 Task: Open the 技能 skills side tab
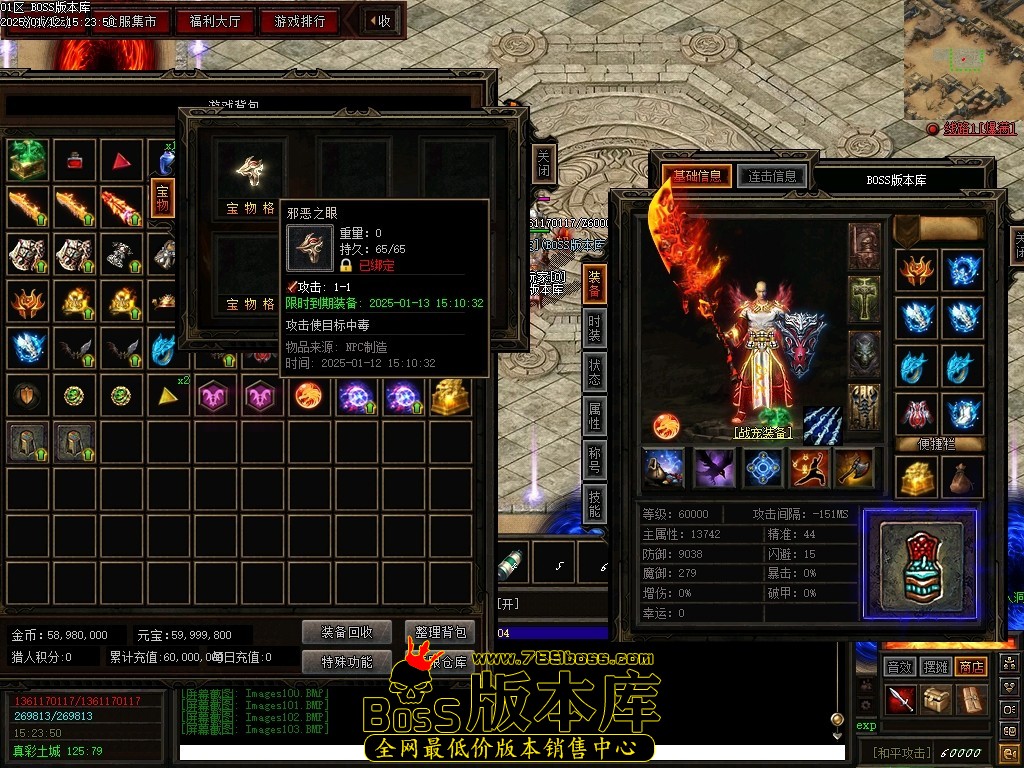(594, 503)
